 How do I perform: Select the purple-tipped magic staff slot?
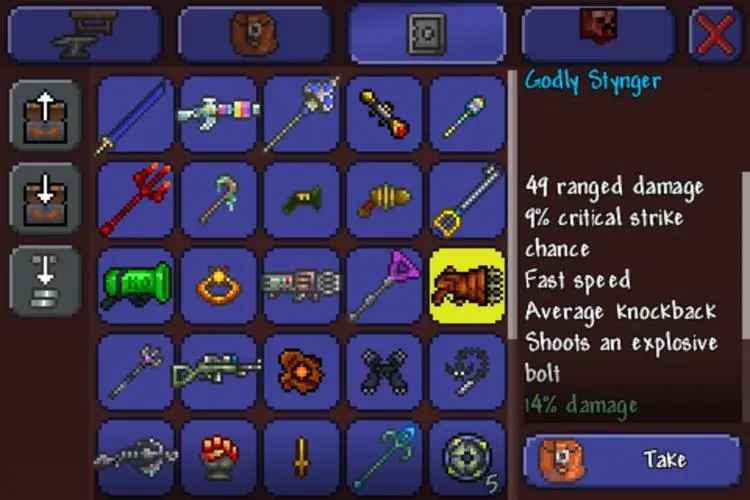click(384, 285)
